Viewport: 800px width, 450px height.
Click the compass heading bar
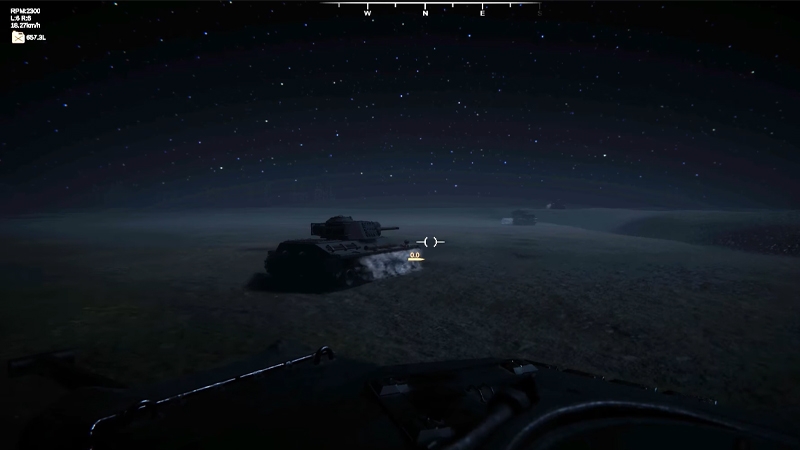[x=430, y=9]
